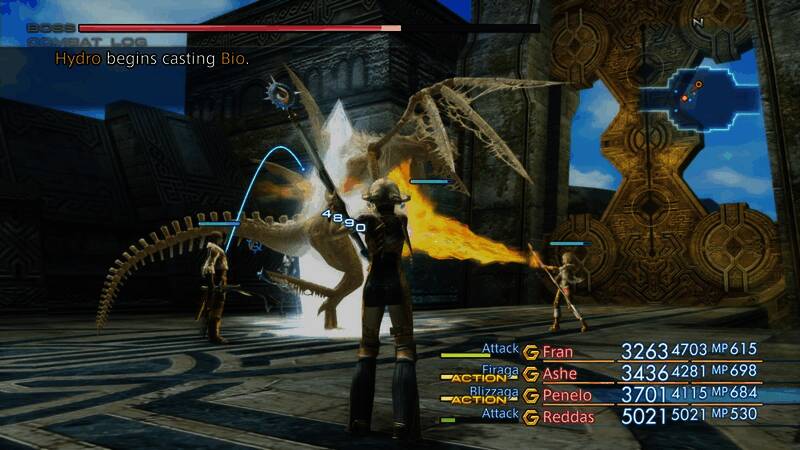Select Fran in the party list
The image size is (800, 450).
pos(559,352)
